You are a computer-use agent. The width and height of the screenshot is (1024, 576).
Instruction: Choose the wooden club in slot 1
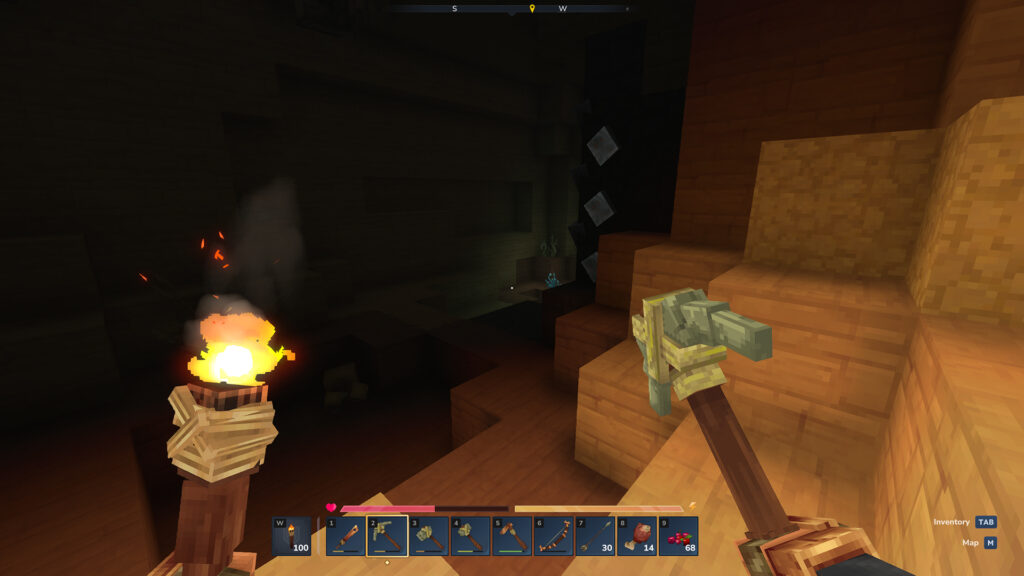point(345,536)
